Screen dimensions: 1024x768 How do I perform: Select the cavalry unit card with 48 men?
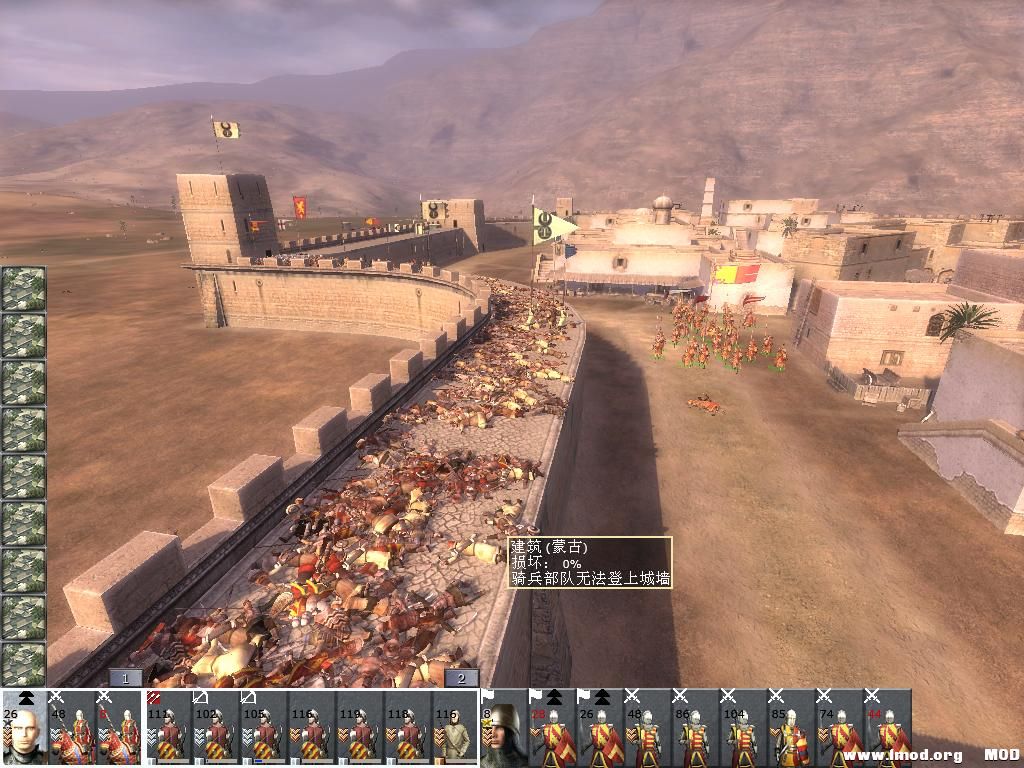click(73, 727)
